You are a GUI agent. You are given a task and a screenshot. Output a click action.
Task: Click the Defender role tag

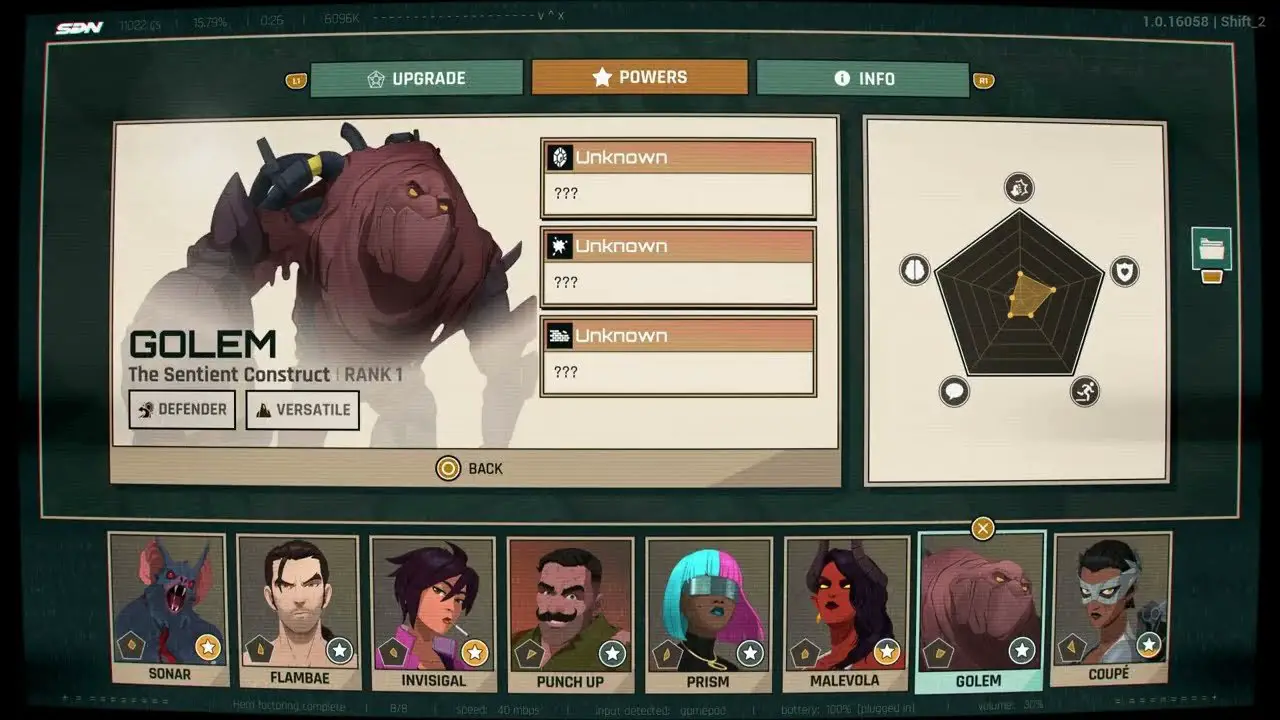click(182, 409)
